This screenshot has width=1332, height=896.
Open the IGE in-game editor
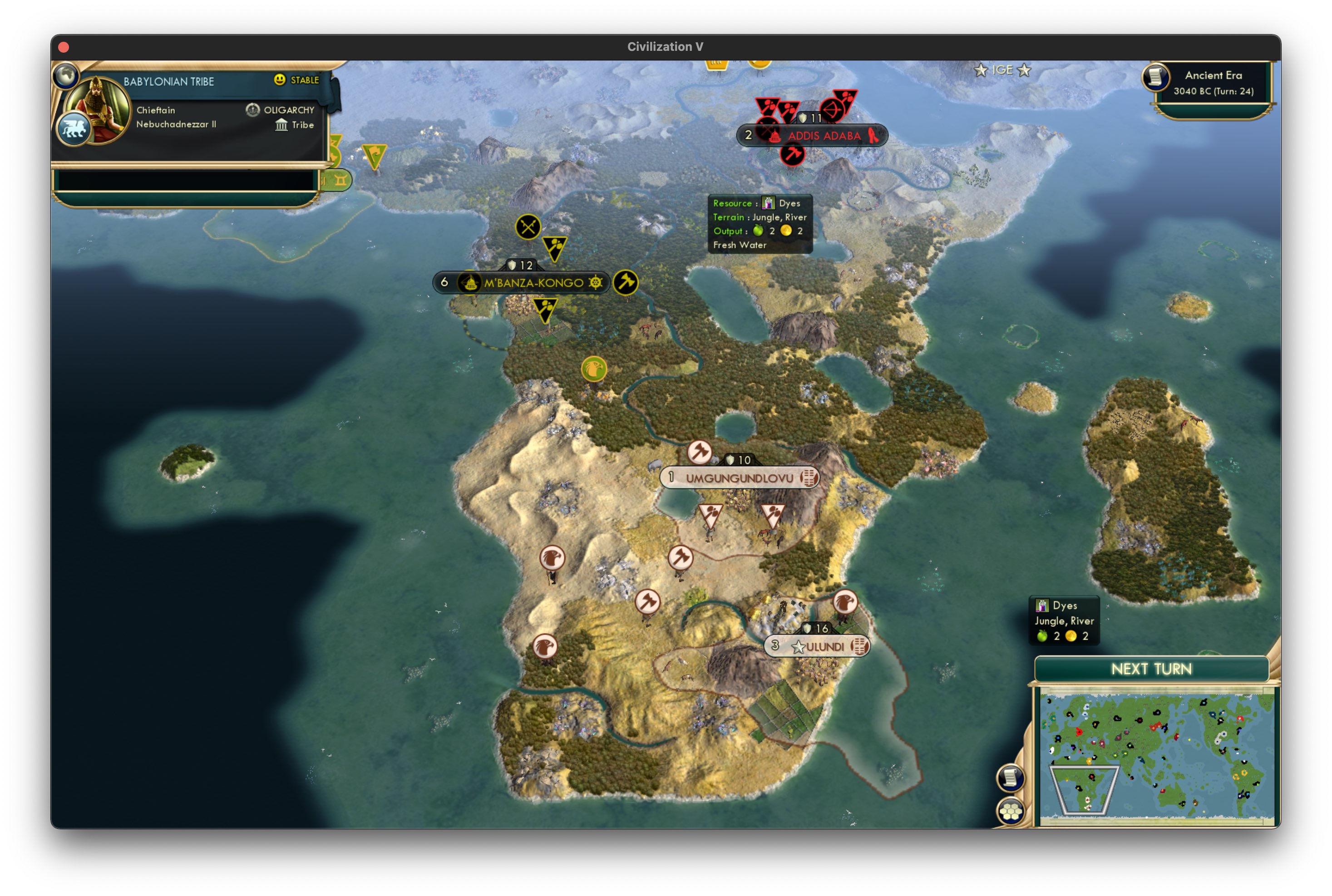tap(1001, 70)
